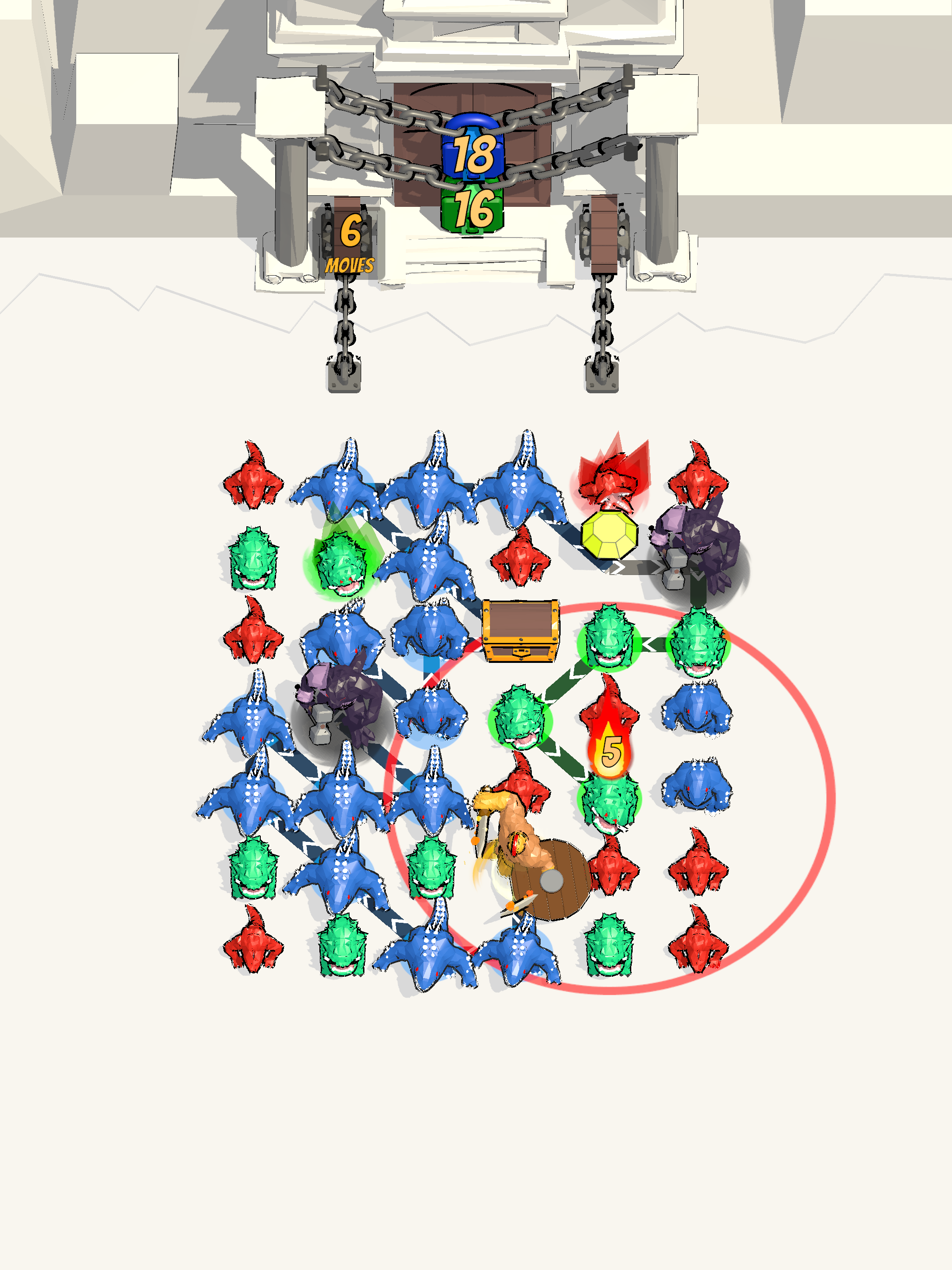This screenshot has width=952, height=1270.
Task: Tap the left chain anchor on the ground
Action: (345, 373)
